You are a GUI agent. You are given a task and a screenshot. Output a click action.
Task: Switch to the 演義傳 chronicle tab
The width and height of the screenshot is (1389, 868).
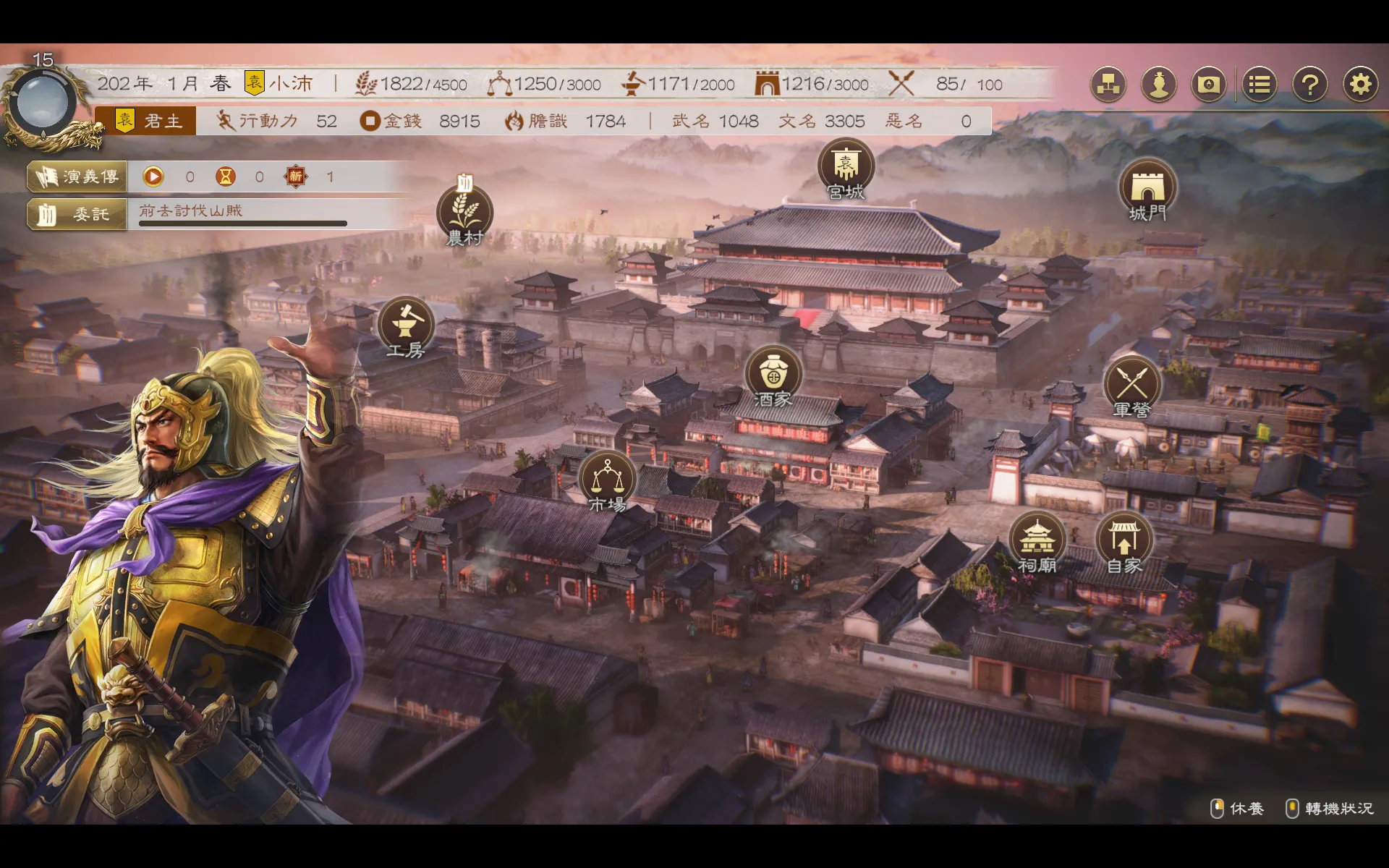coord(76,176)
